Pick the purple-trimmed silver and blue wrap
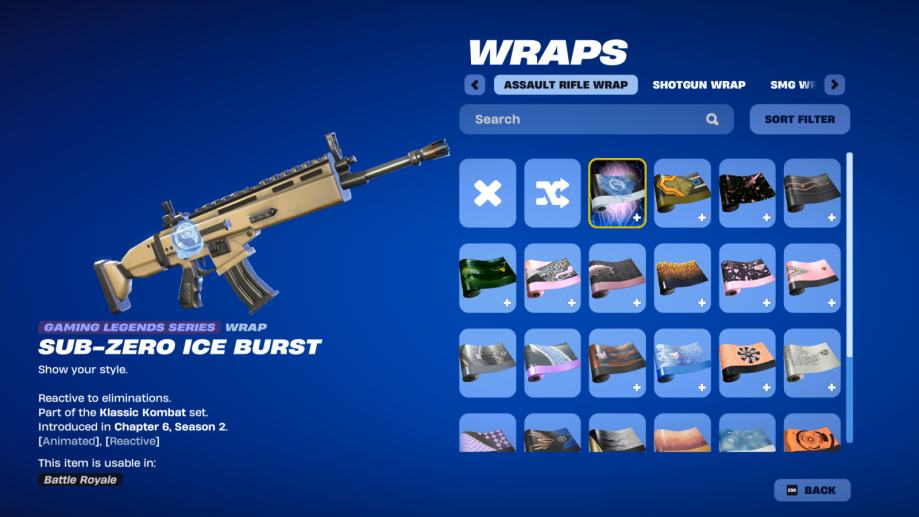 click(552, 363)
